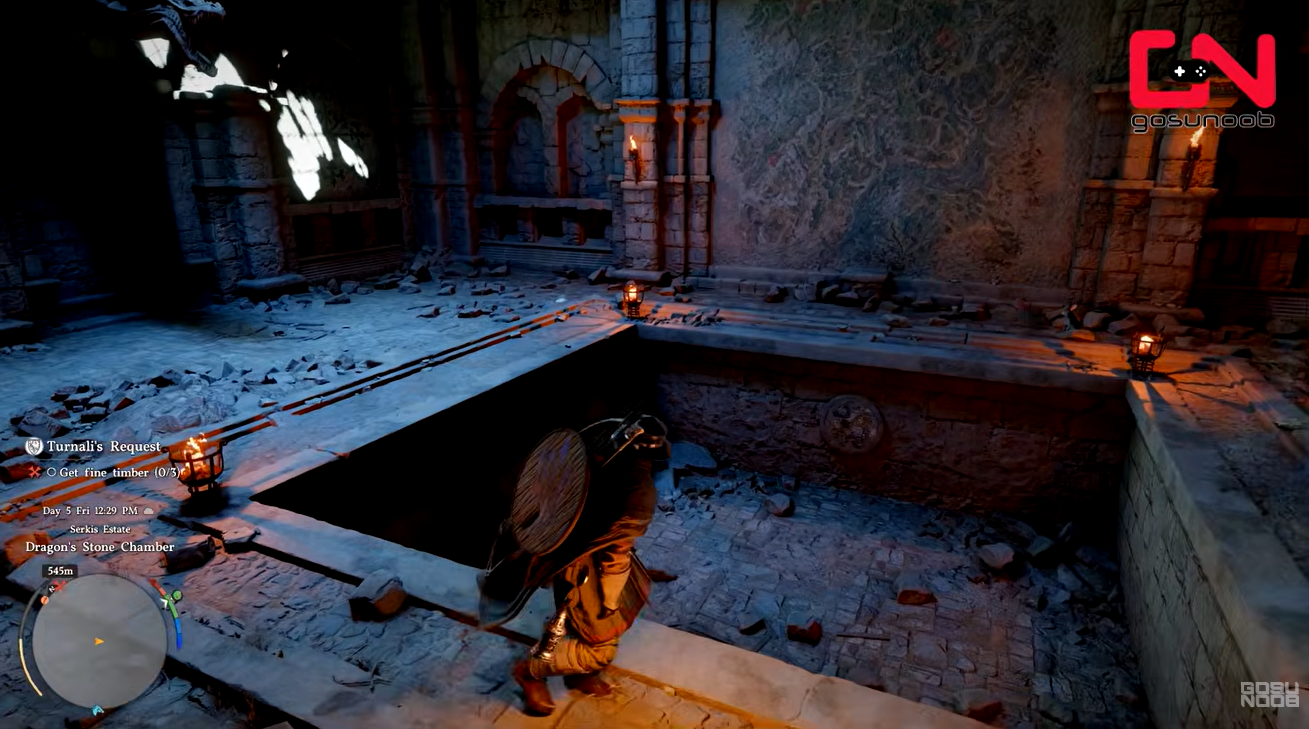Click the 545m distance badge above the minimap
1309x729 pixels.
(x=58, y=570)
